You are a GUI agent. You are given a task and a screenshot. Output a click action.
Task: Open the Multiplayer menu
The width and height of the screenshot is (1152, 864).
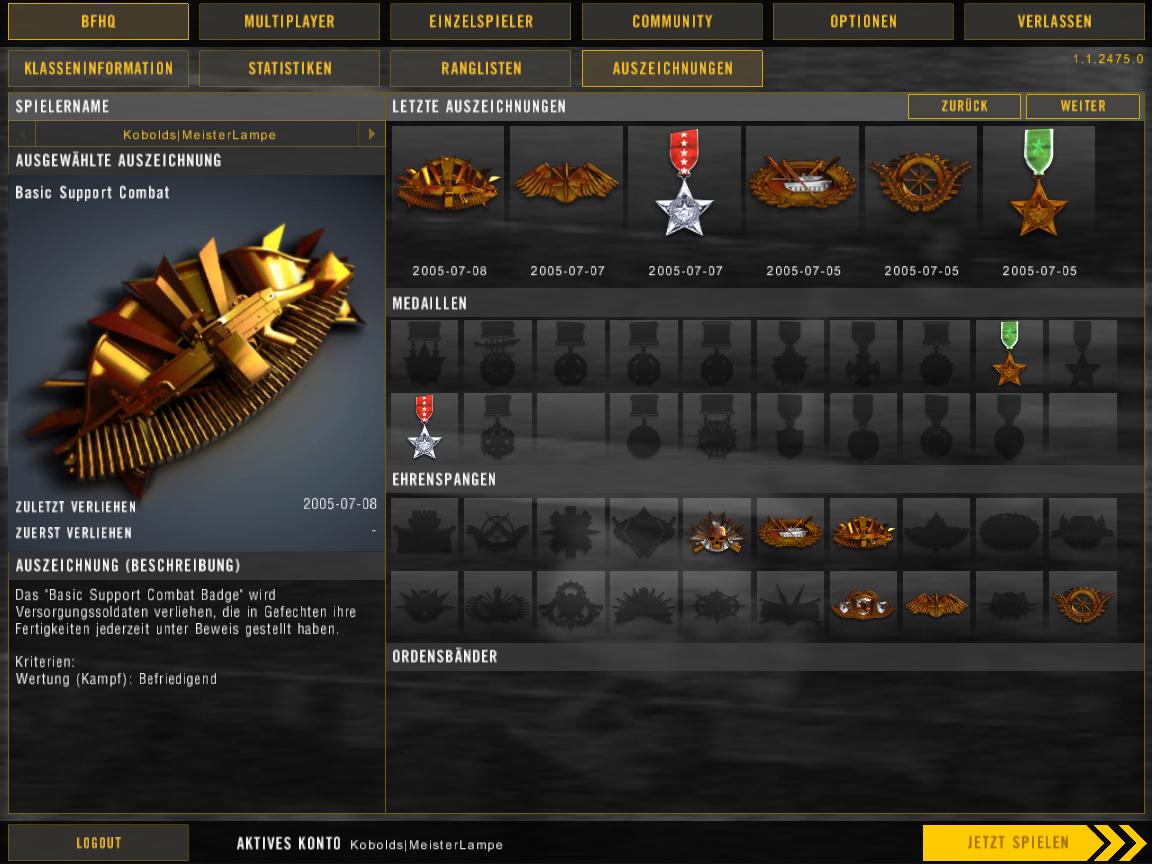(289, 21)
